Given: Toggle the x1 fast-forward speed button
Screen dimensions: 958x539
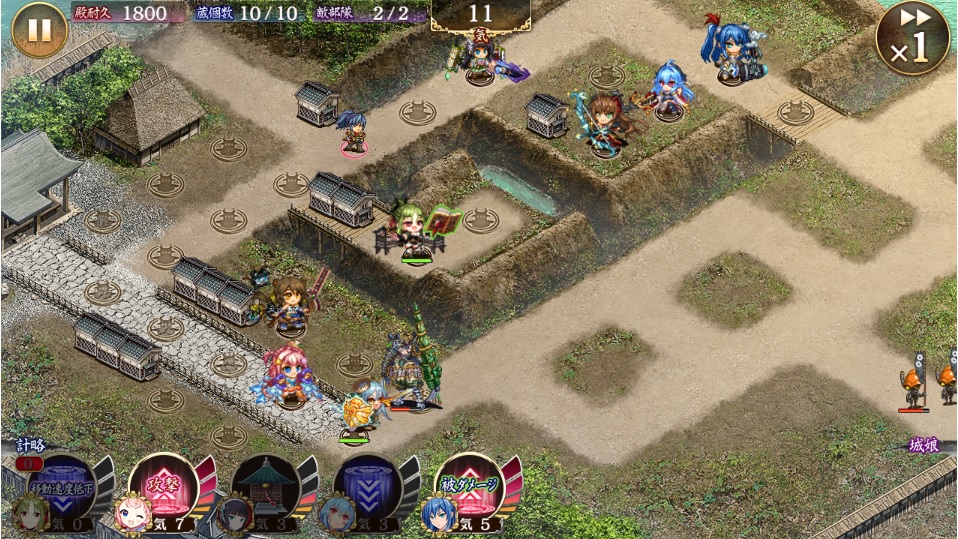Looking at the screenshot, I should [912, 38].
